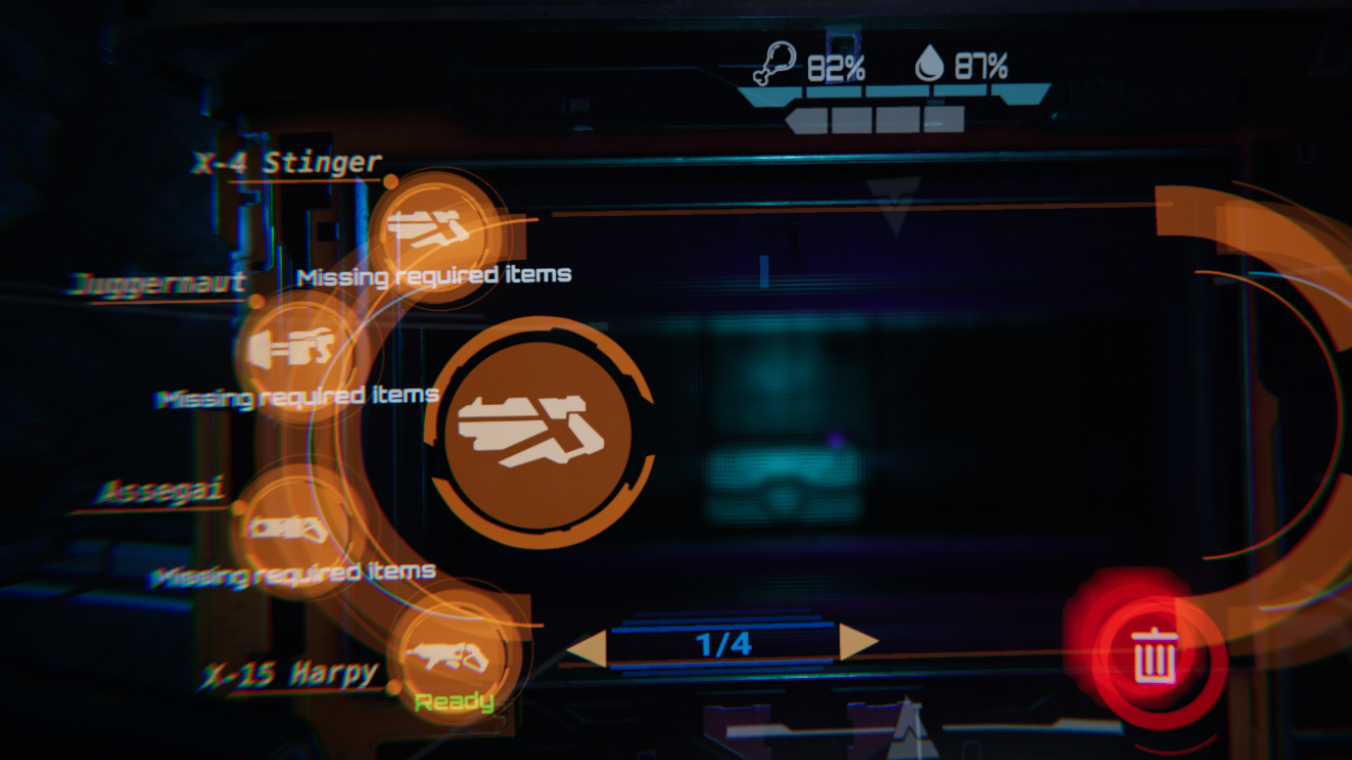Choose the Juggernaut weapon icon
The image size is (1352, 760).
click(x=291, y=349)
